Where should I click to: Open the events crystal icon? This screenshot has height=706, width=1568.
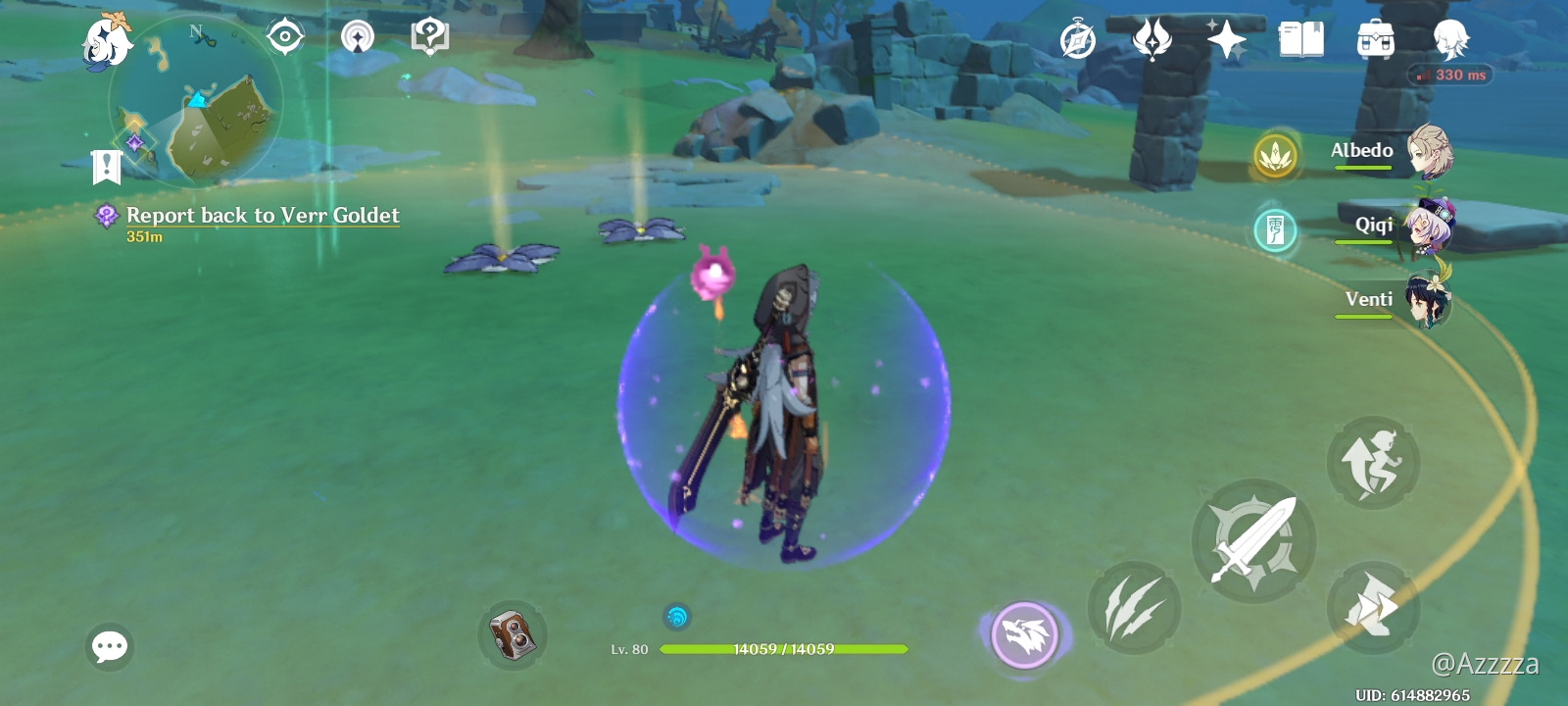(x=1152, y=41)
